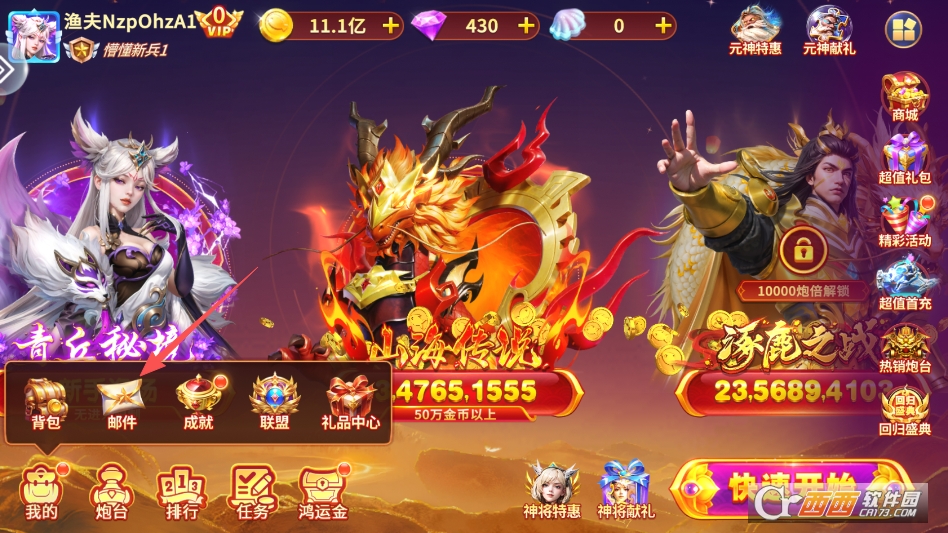Open 精彩活动 events
Screen dimensions: 948x533
click(904, 222)
